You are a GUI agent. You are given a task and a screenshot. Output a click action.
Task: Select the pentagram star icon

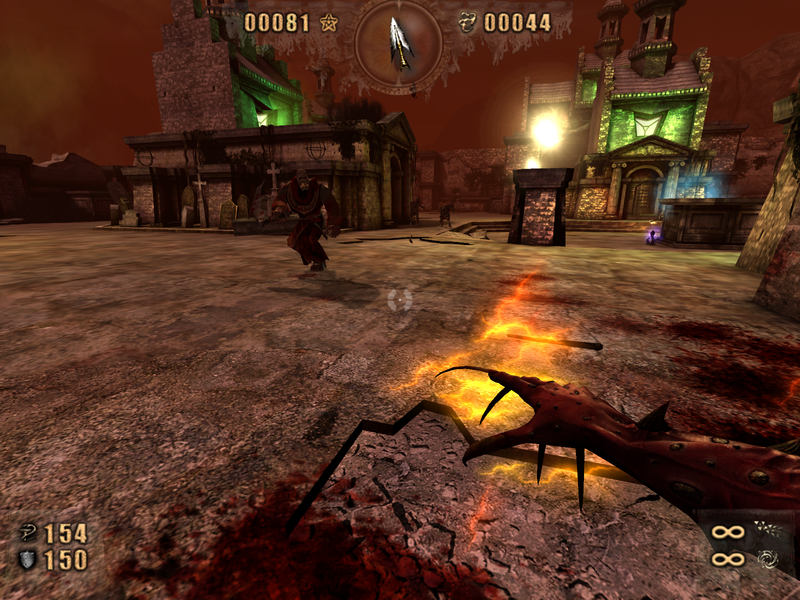pos(329,22)
